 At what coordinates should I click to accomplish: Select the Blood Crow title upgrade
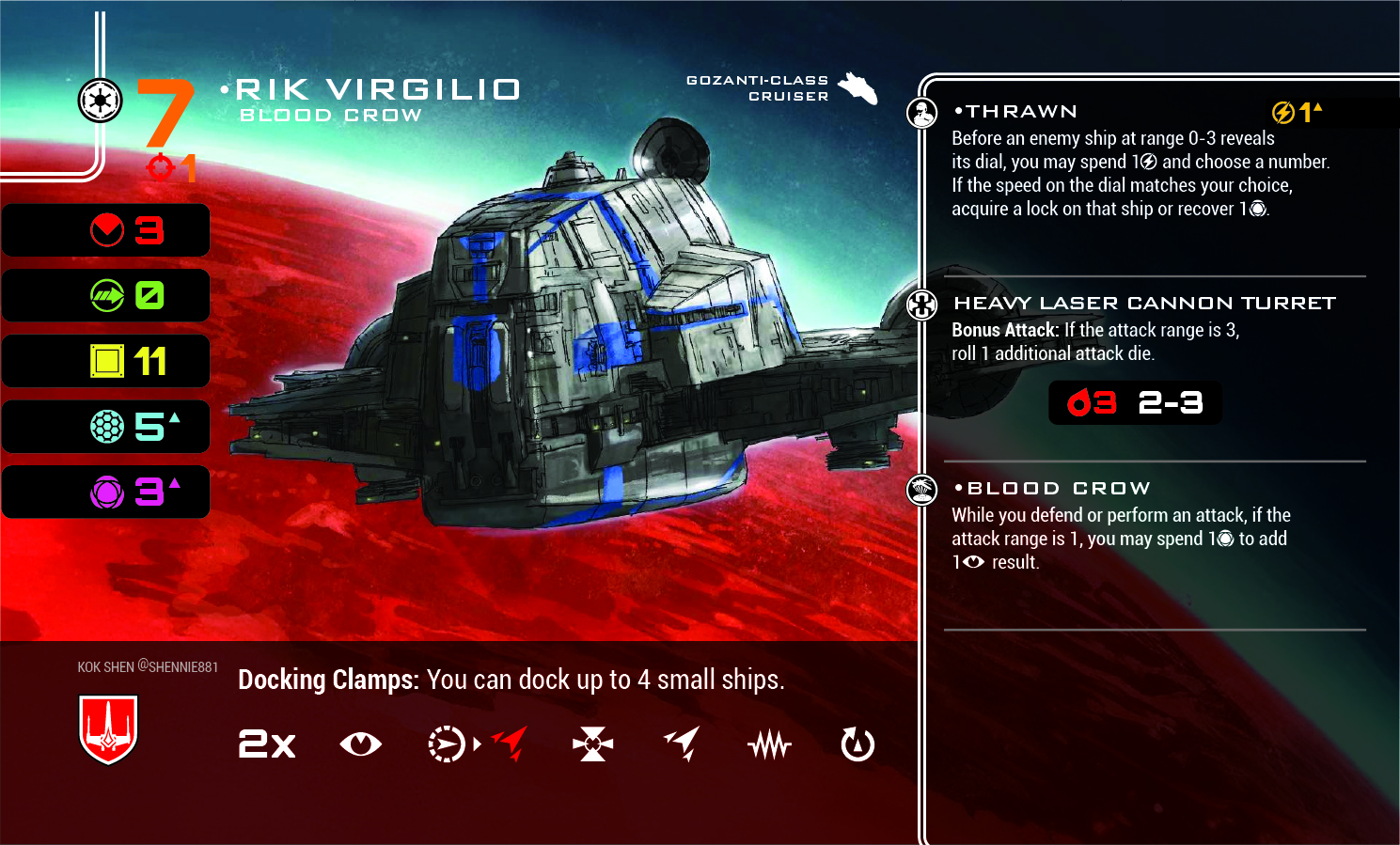(1058, 489)
